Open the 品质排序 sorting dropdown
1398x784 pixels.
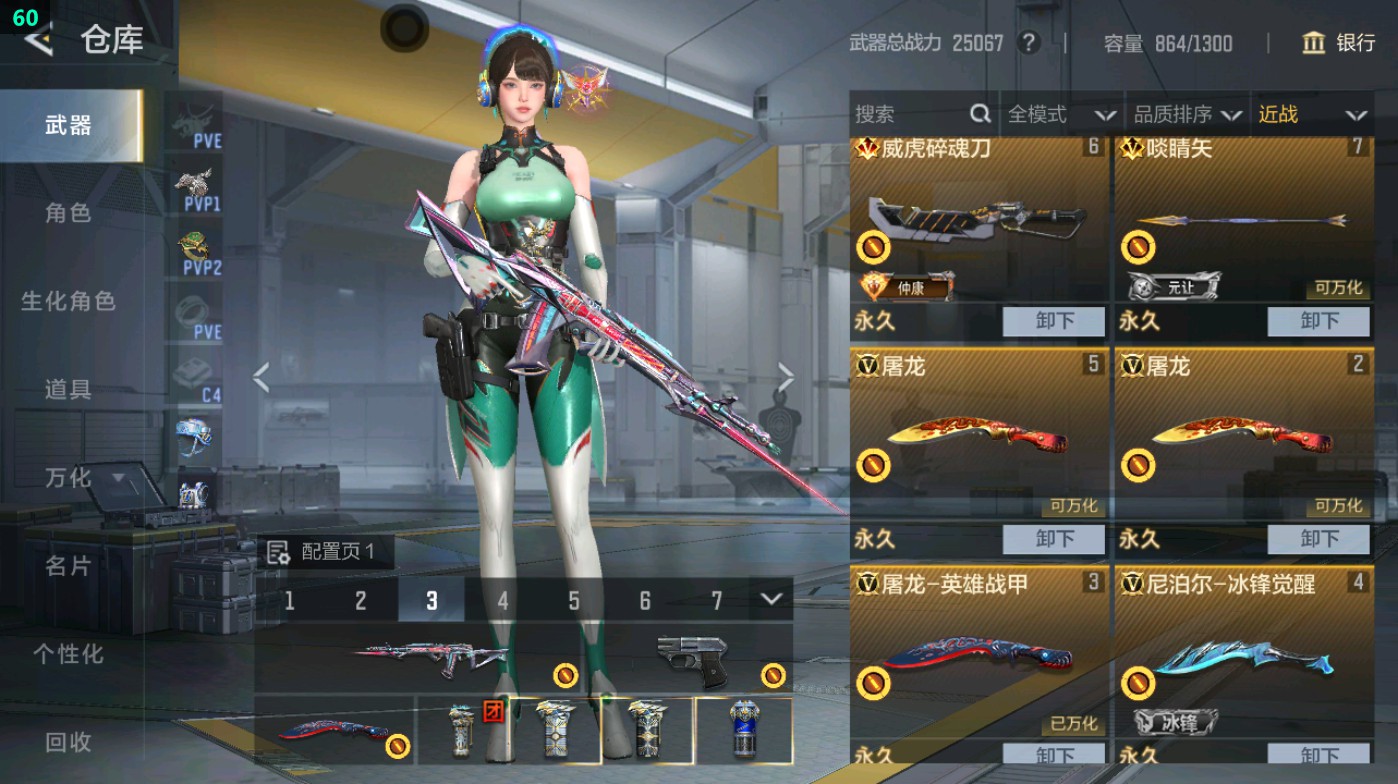point(1189,114)
